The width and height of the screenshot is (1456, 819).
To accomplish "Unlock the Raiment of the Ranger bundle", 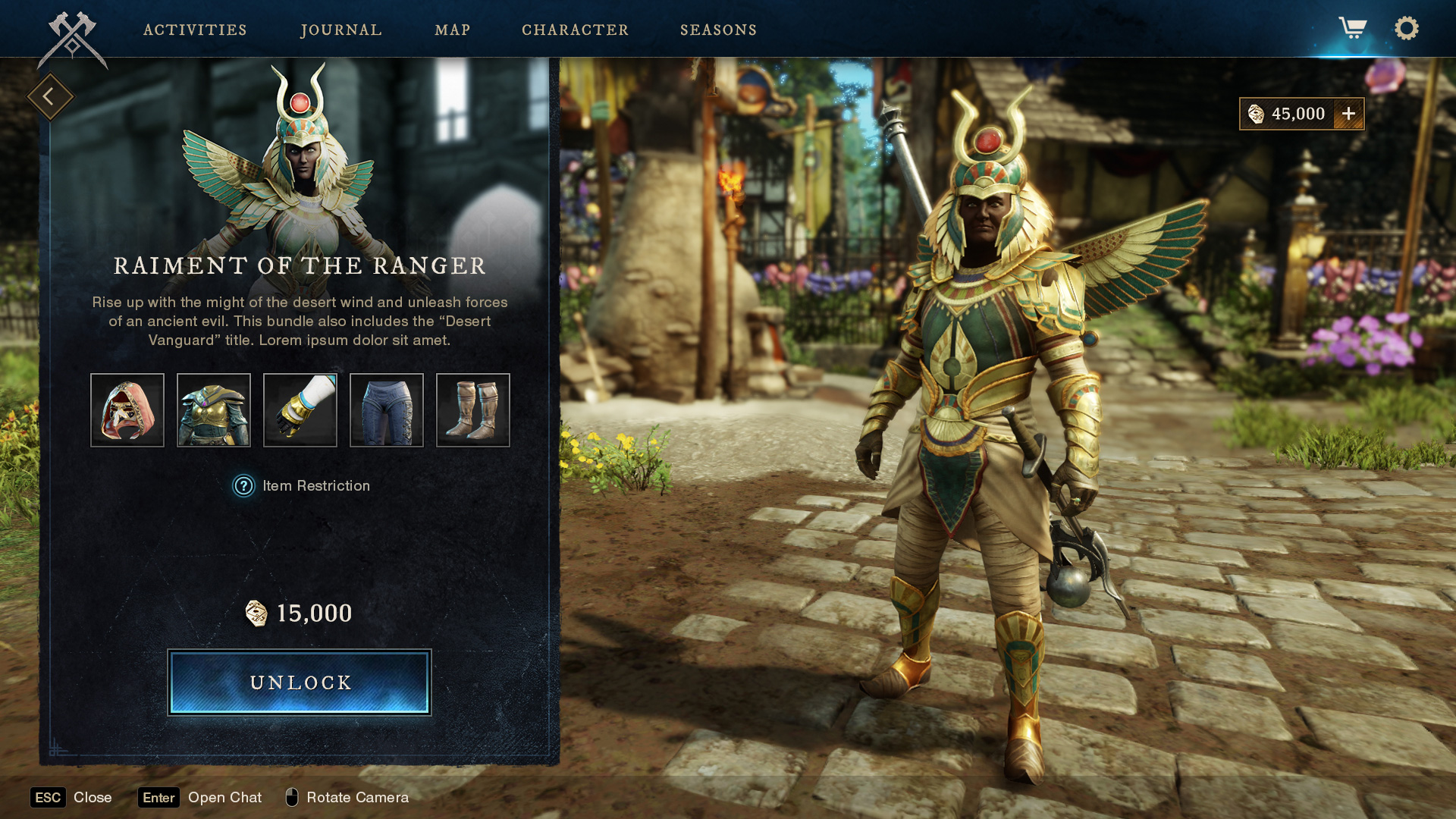I will (300, 682).
